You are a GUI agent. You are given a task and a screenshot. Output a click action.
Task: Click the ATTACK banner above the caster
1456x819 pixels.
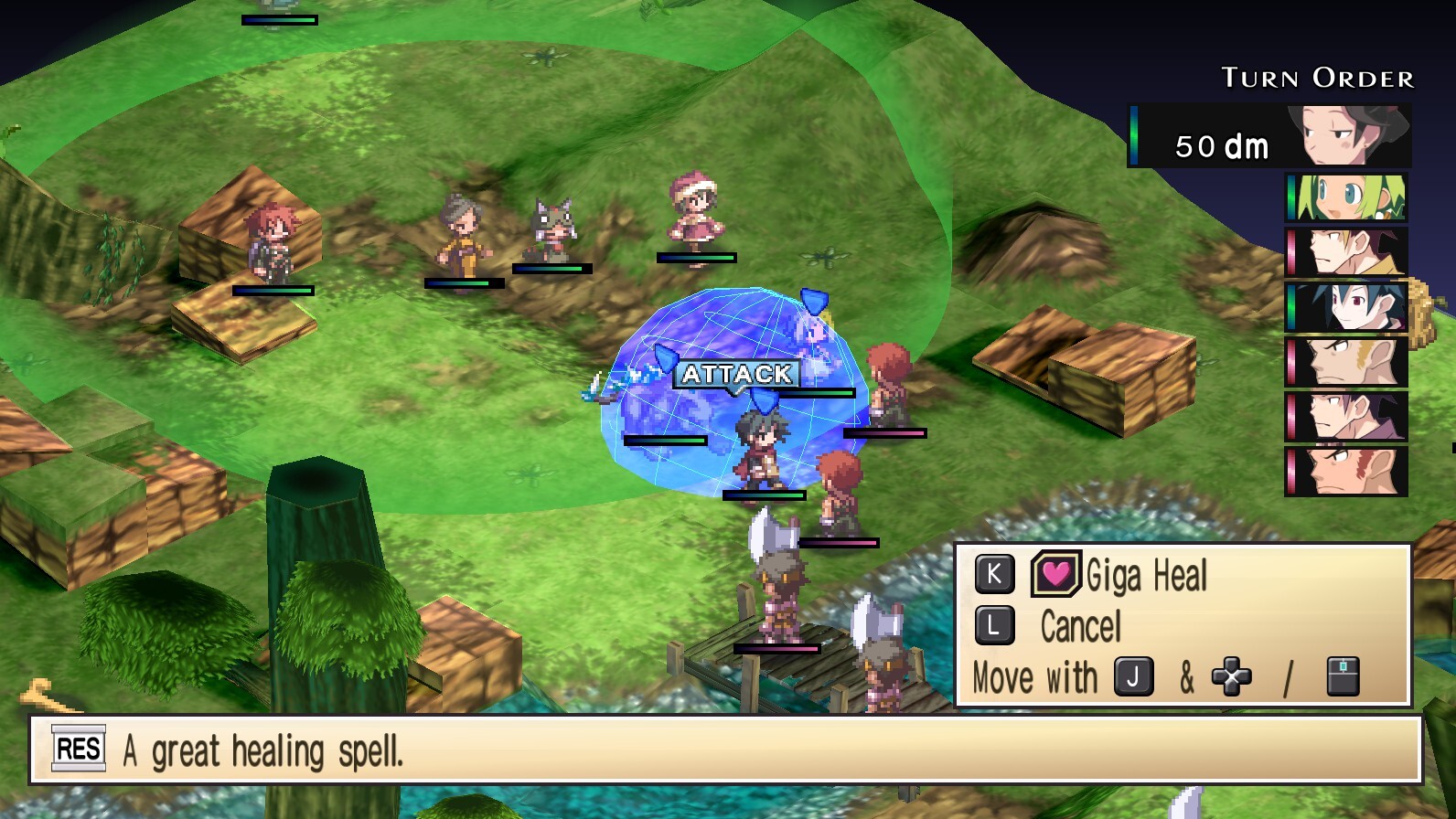737,373
